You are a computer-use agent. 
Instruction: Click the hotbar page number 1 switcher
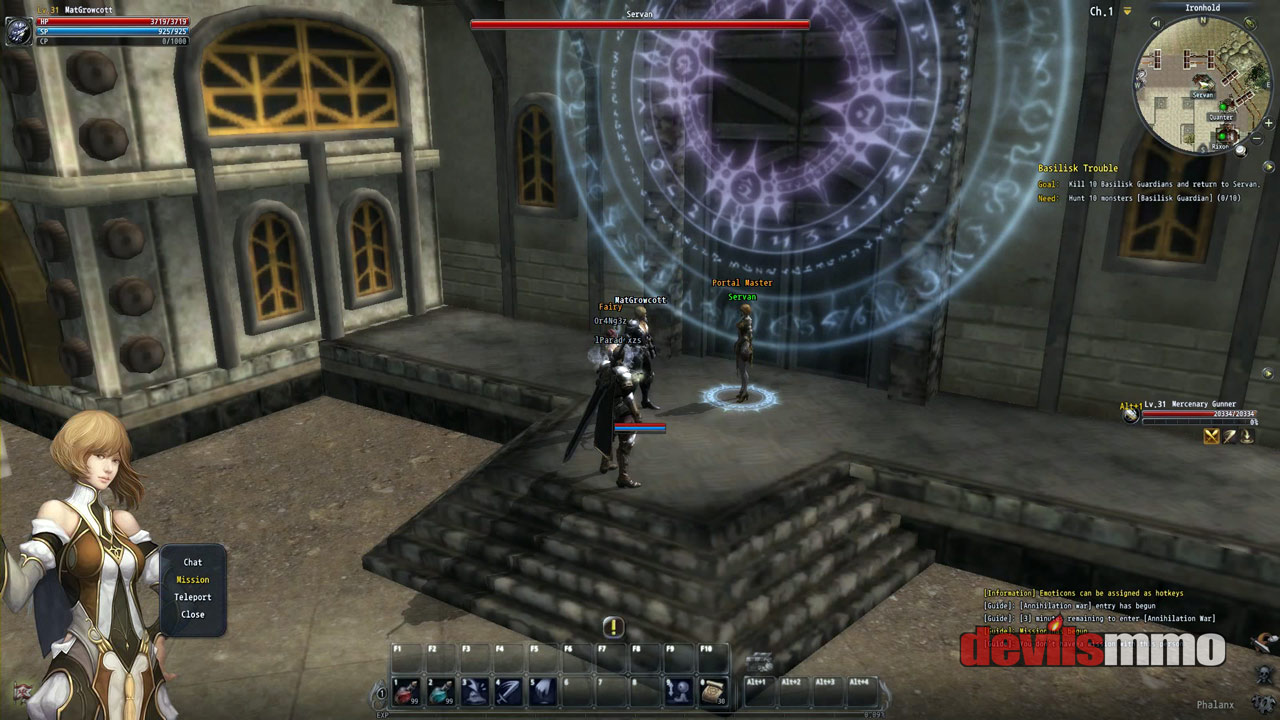(x=380, y=692)
